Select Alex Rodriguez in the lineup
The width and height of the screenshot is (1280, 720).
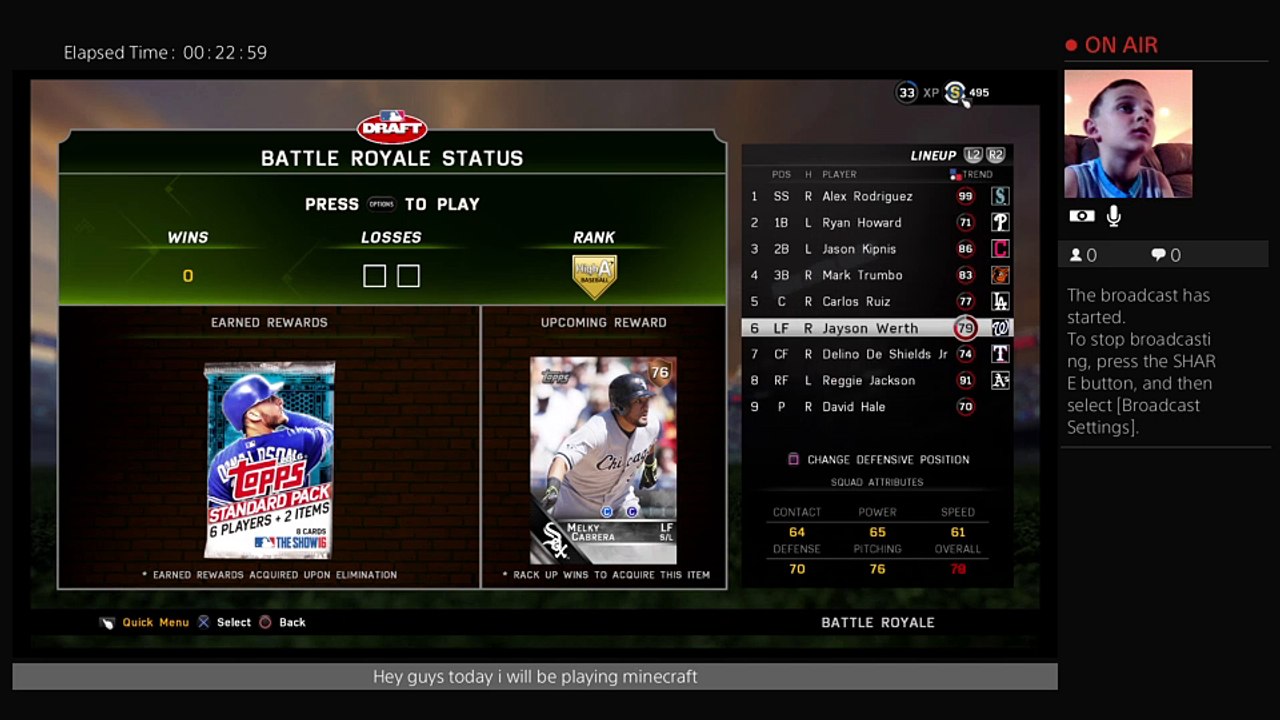pyautogui.click(x=867, y=197)
